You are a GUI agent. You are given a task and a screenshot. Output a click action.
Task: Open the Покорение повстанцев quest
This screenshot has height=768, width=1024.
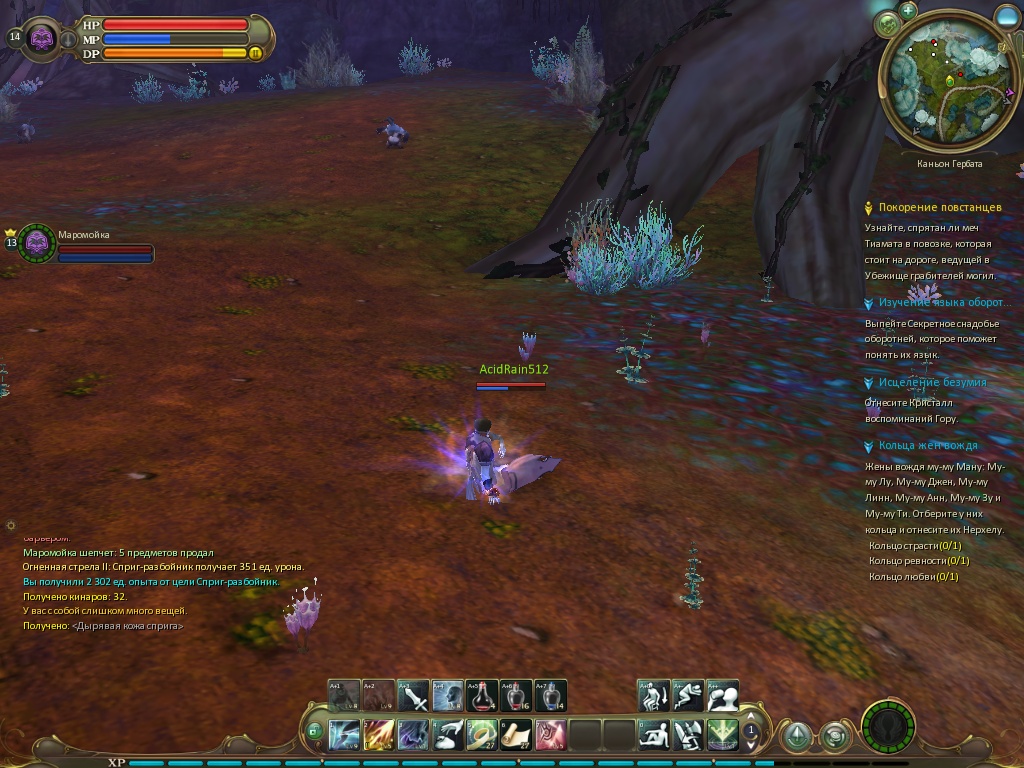point(939,208)
